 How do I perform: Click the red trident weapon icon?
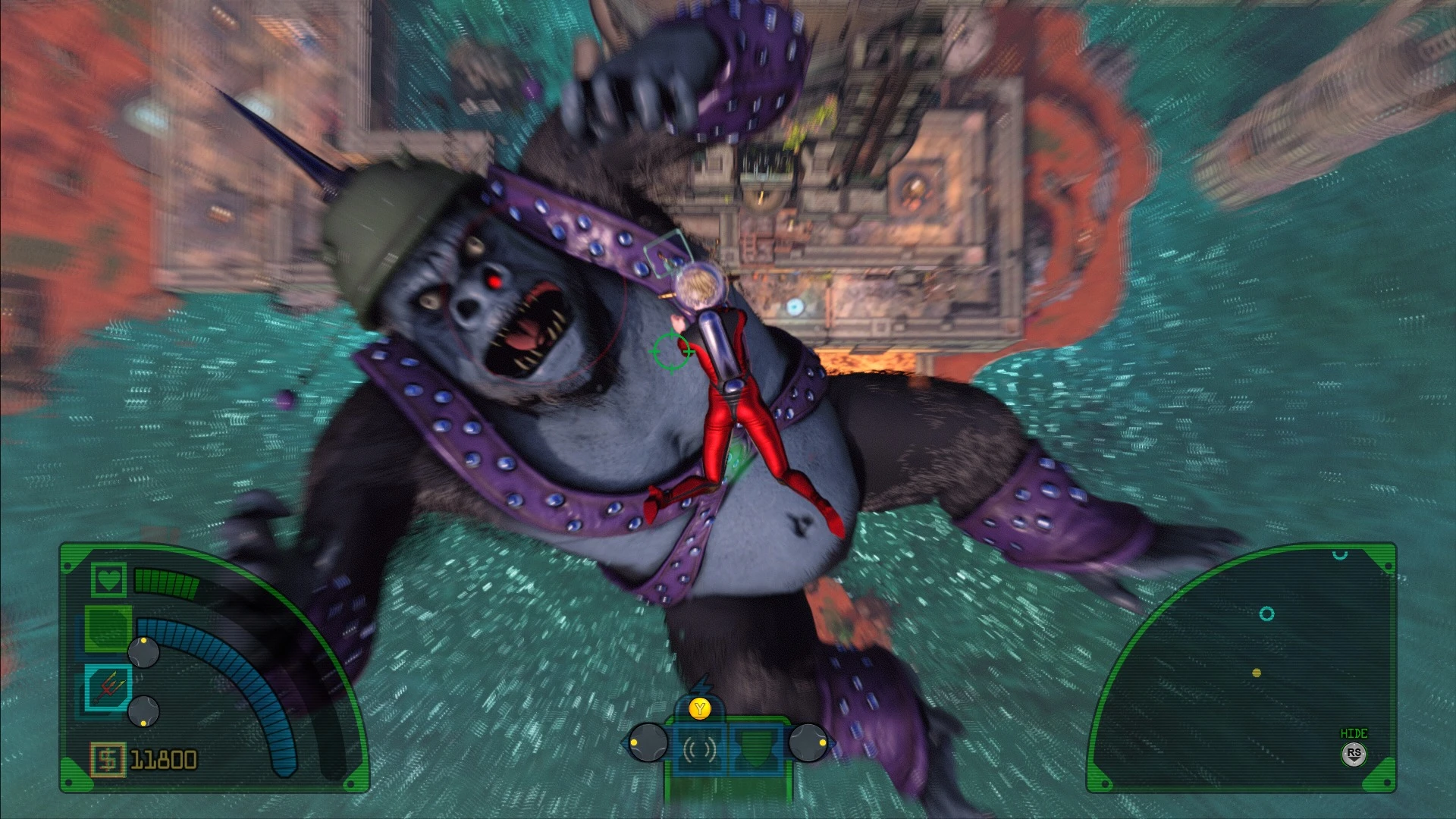click(x=108, y=685)
